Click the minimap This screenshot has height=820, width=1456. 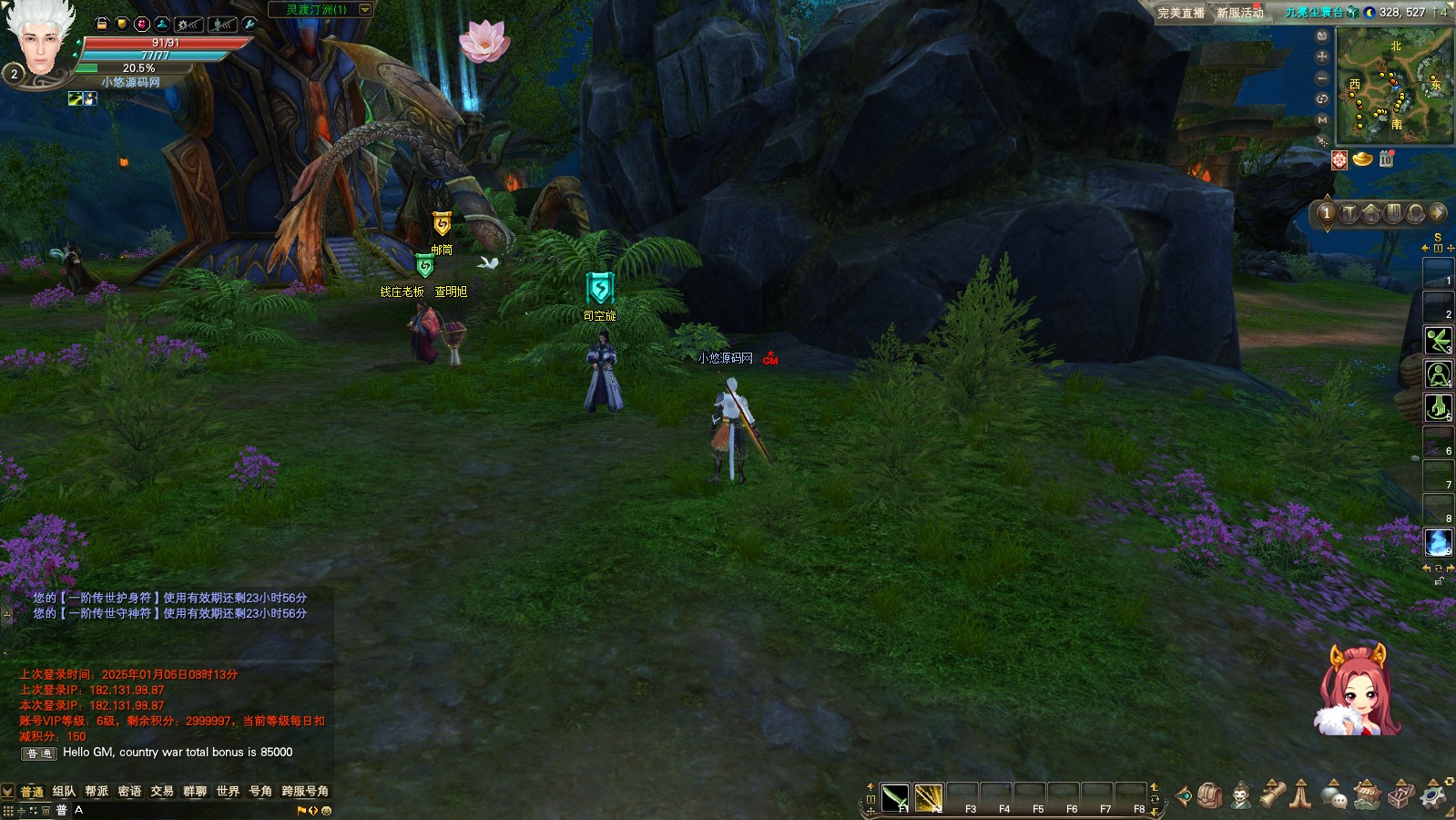(x=1394, y=85)
